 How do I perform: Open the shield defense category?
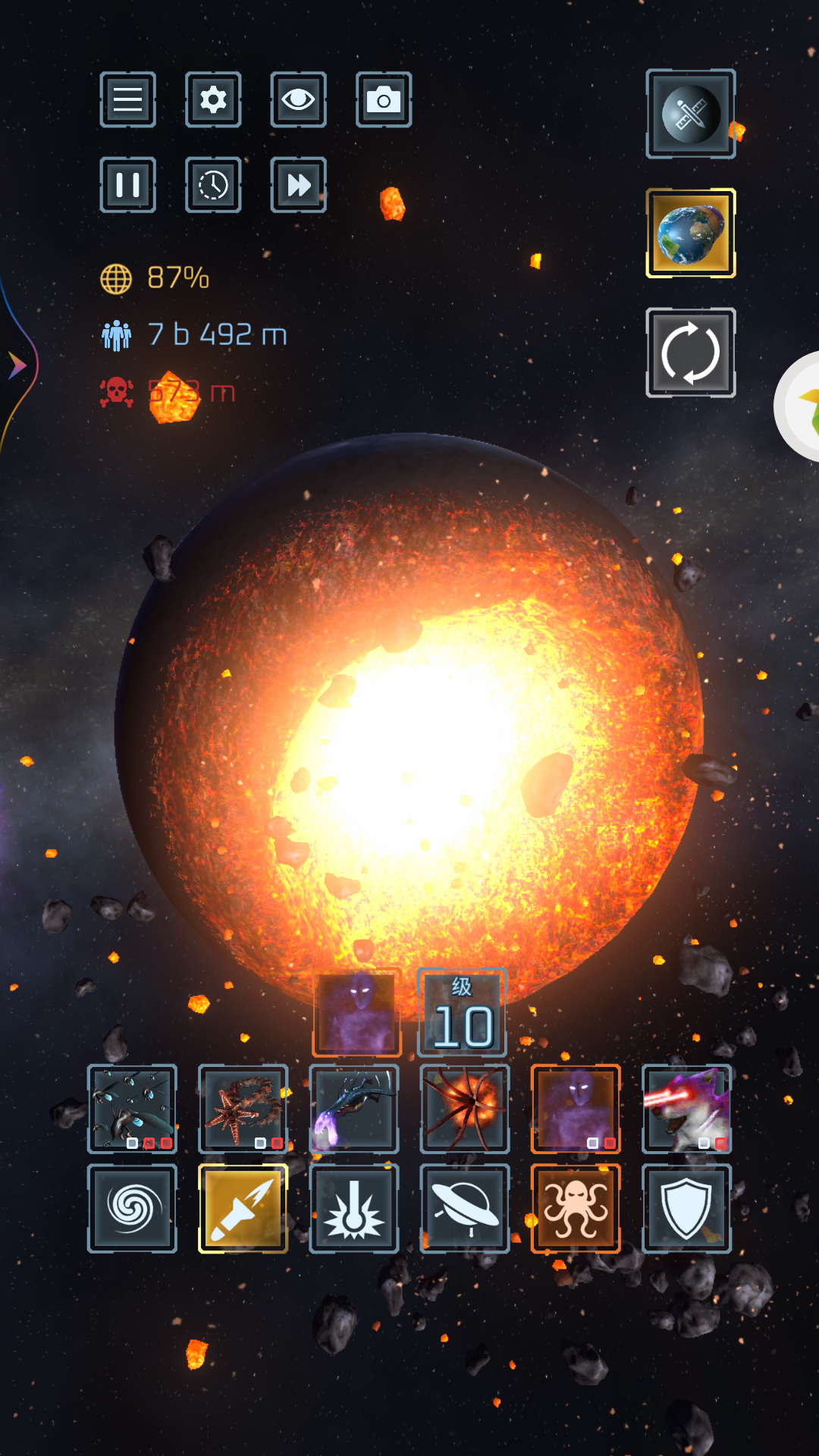(686, 1209)
